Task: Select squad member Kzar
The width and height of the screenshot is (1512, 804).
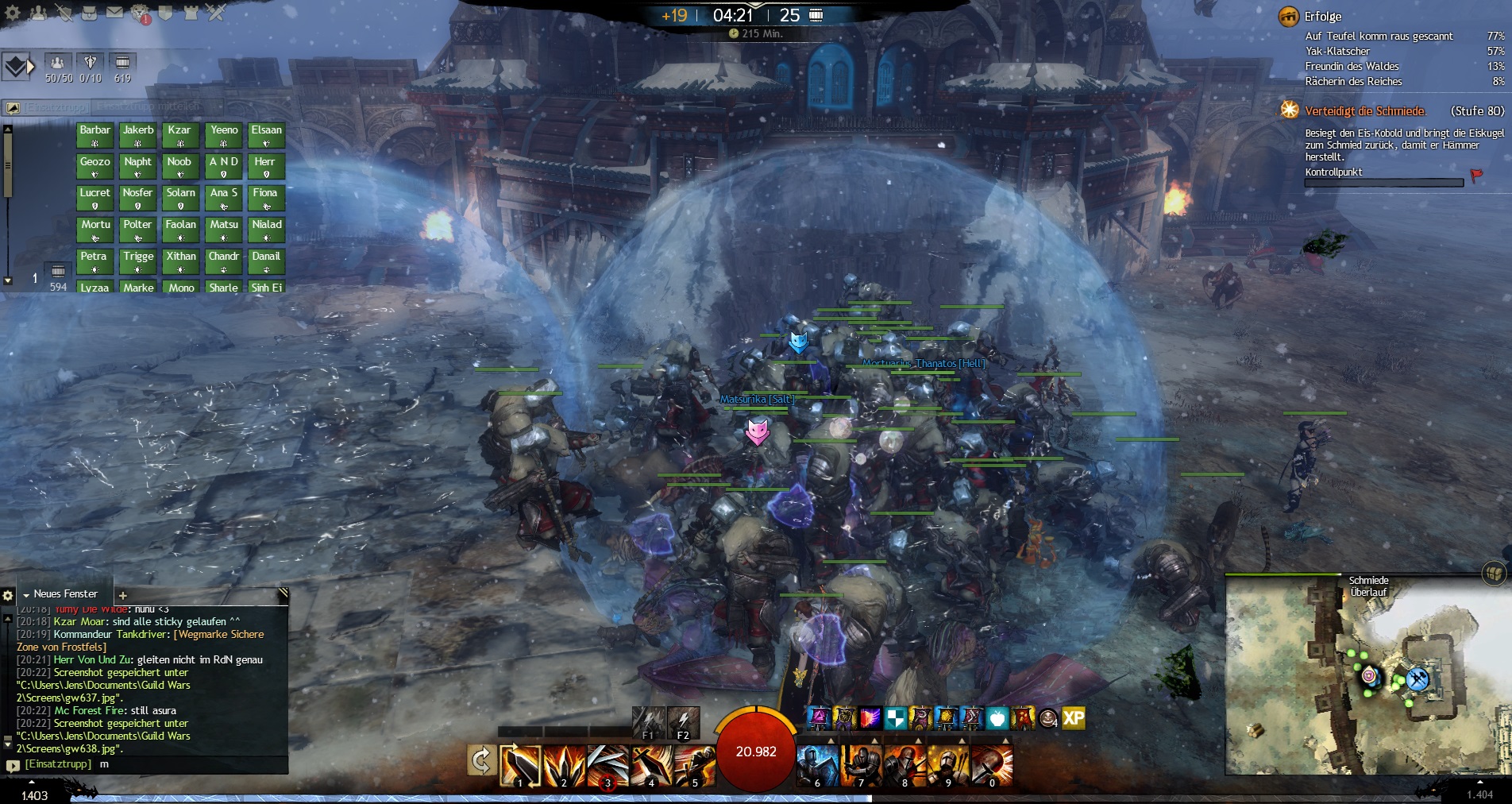Action: (180, 135)
